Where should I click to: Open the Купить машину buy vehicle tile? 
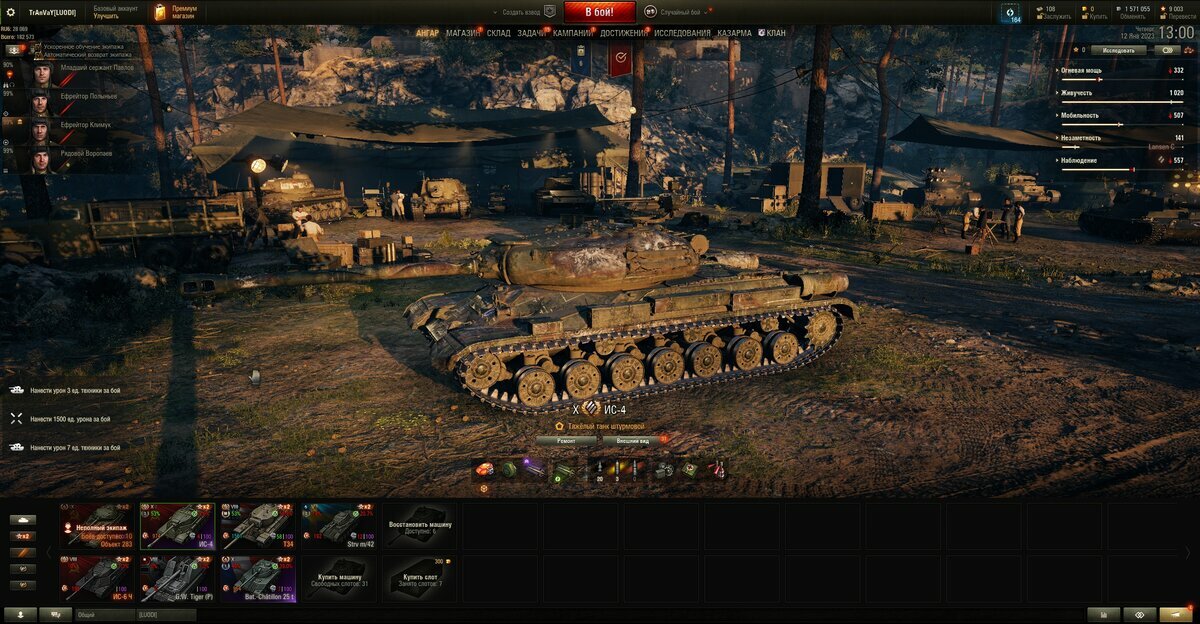coord(339,579)
